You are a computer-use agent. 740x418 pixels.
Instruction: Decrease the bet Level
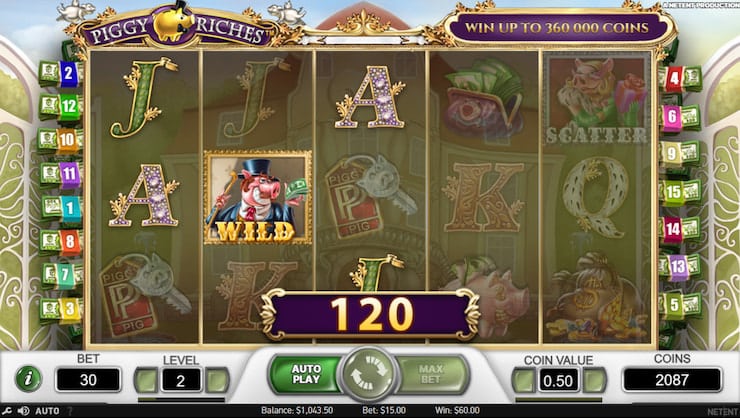coord(147,380)
